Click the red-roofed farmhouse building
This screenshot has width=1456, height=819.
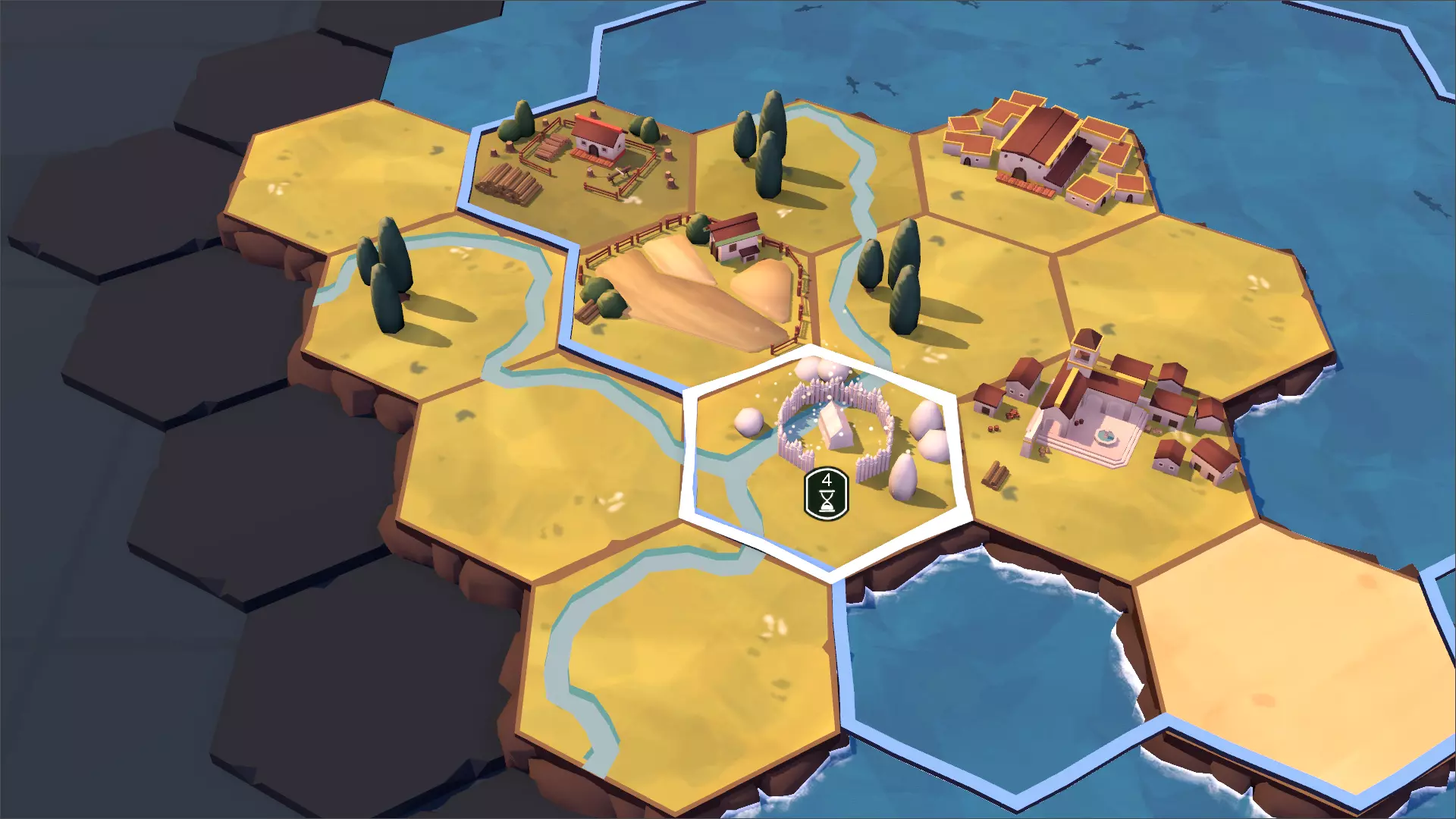pos(595,140)
